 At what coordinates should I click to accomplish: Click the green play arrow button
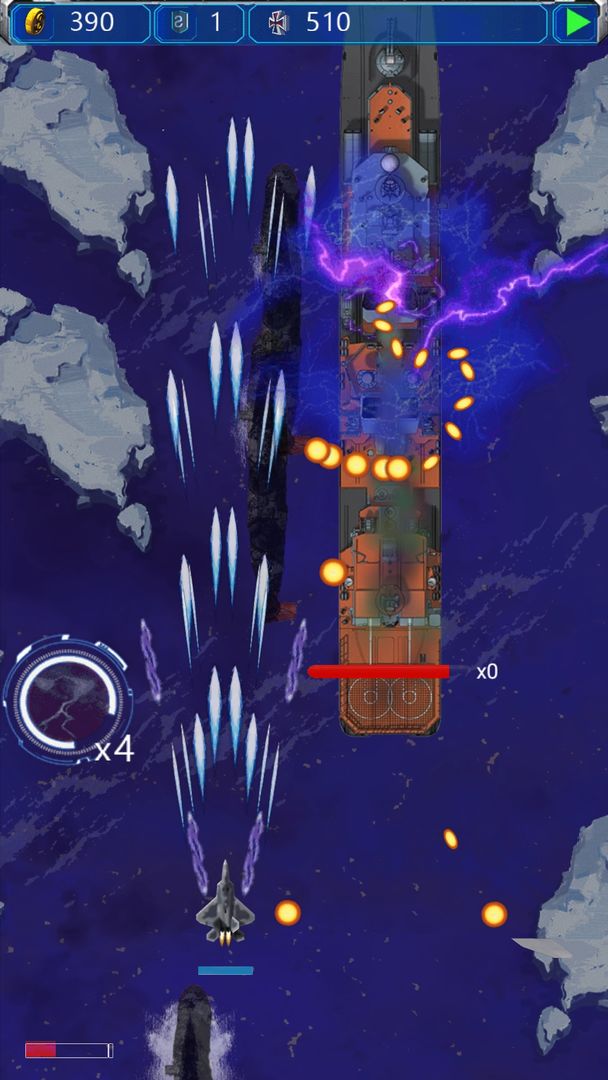coord(577,22)
